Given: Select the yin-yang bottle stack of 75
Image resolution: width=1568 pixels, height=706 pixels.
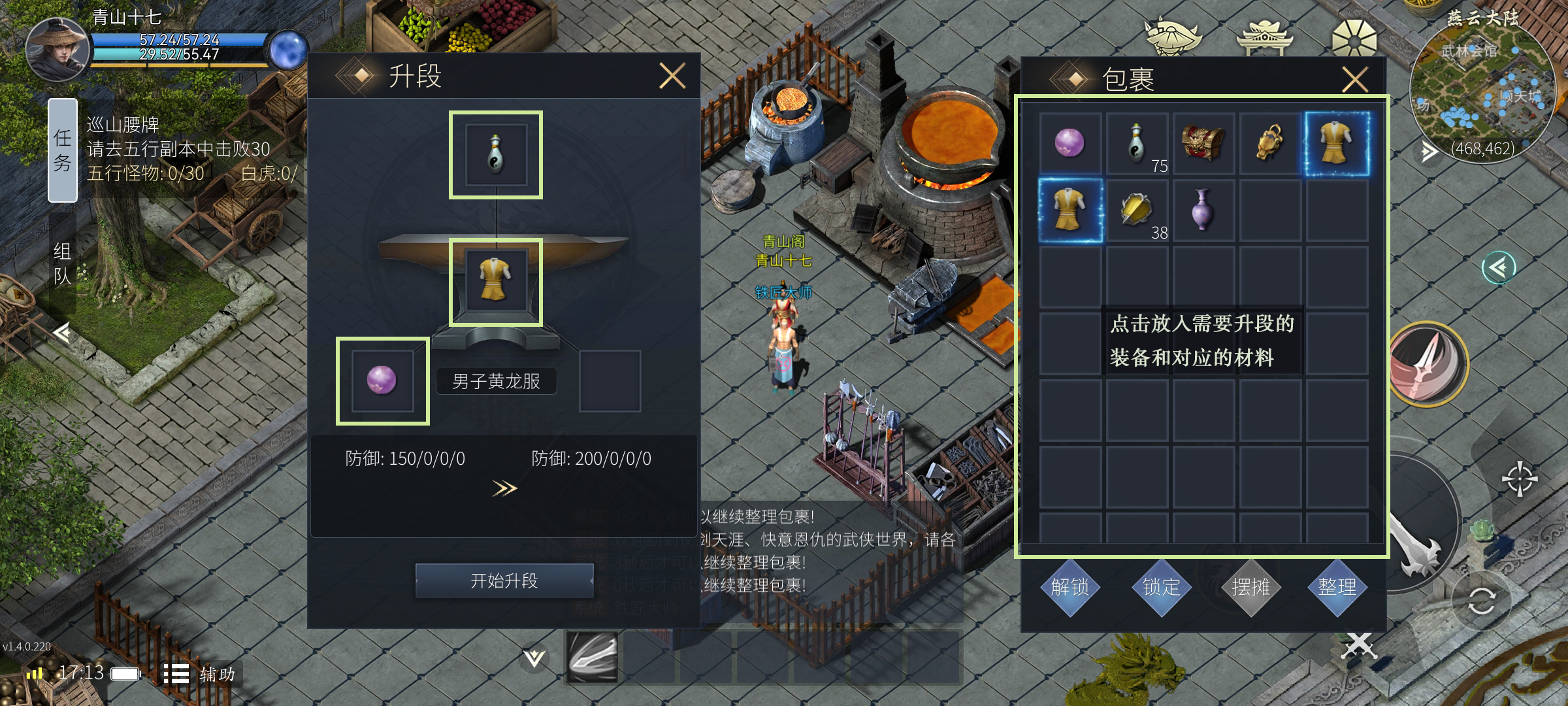Looking at the screenshot, I should (x=1137, y=143).
